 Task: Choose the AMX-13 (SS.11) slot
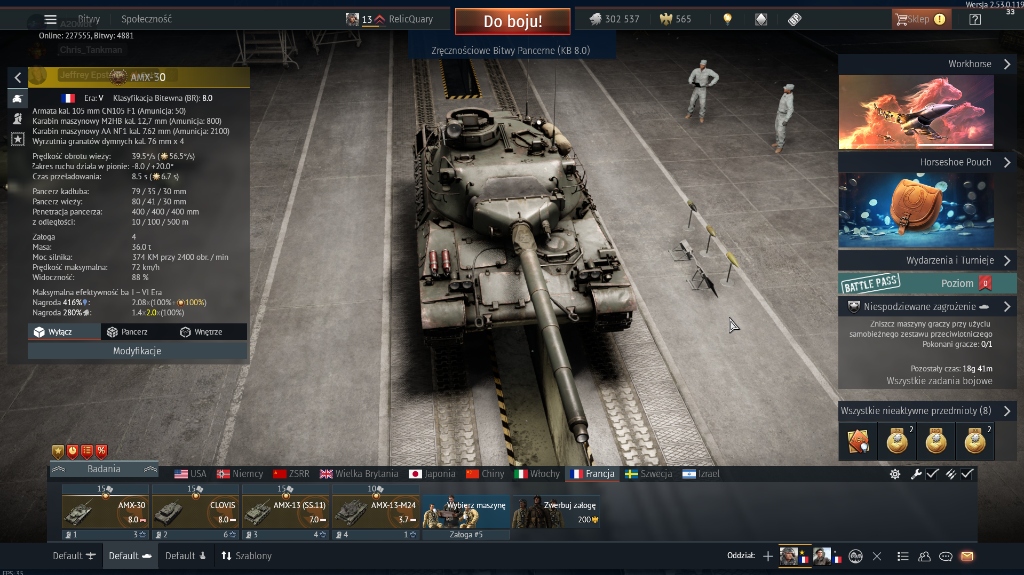pos(285,512)
